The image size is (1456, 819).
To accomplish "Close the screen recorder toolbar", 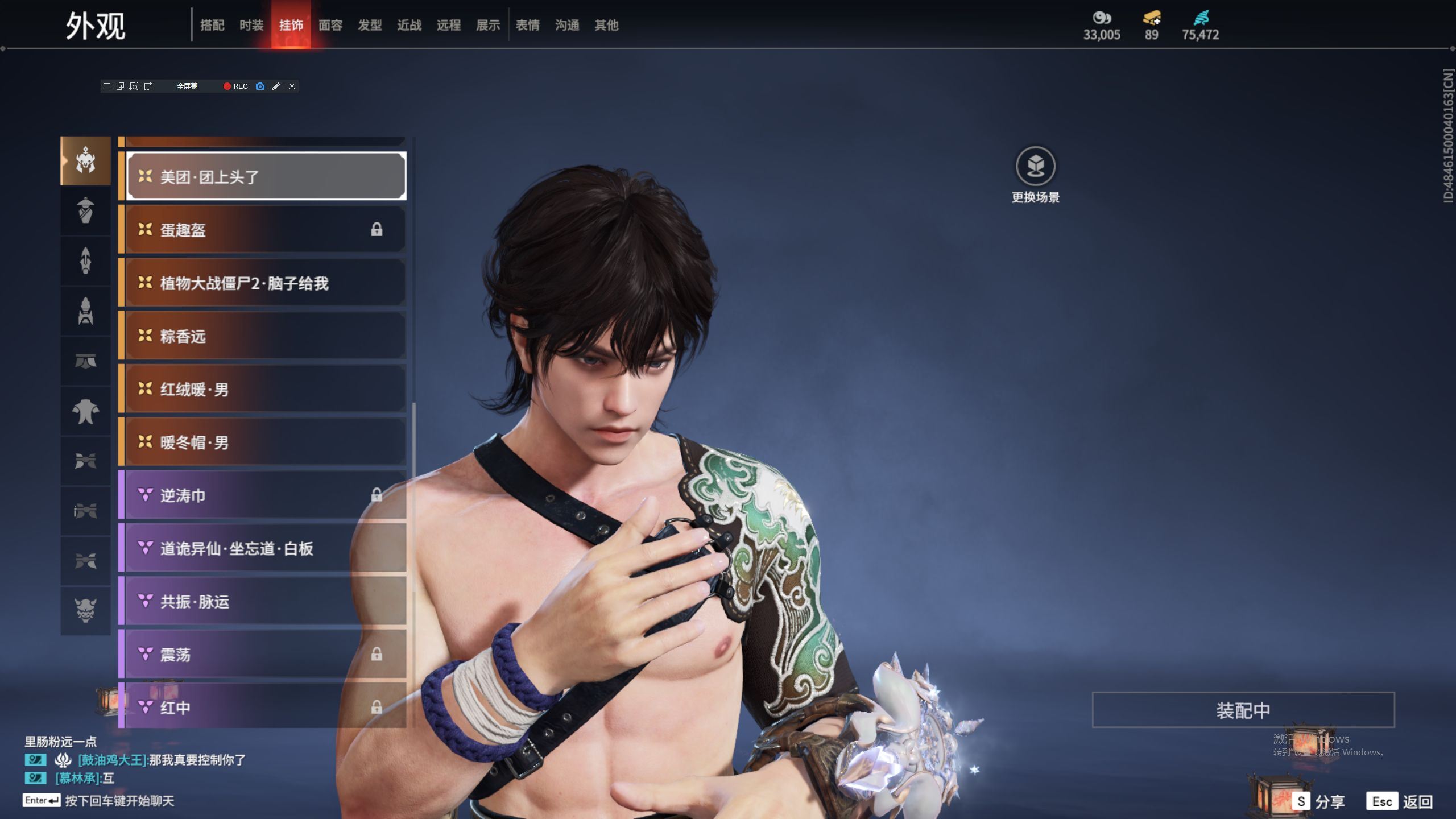I will point(292,86).
